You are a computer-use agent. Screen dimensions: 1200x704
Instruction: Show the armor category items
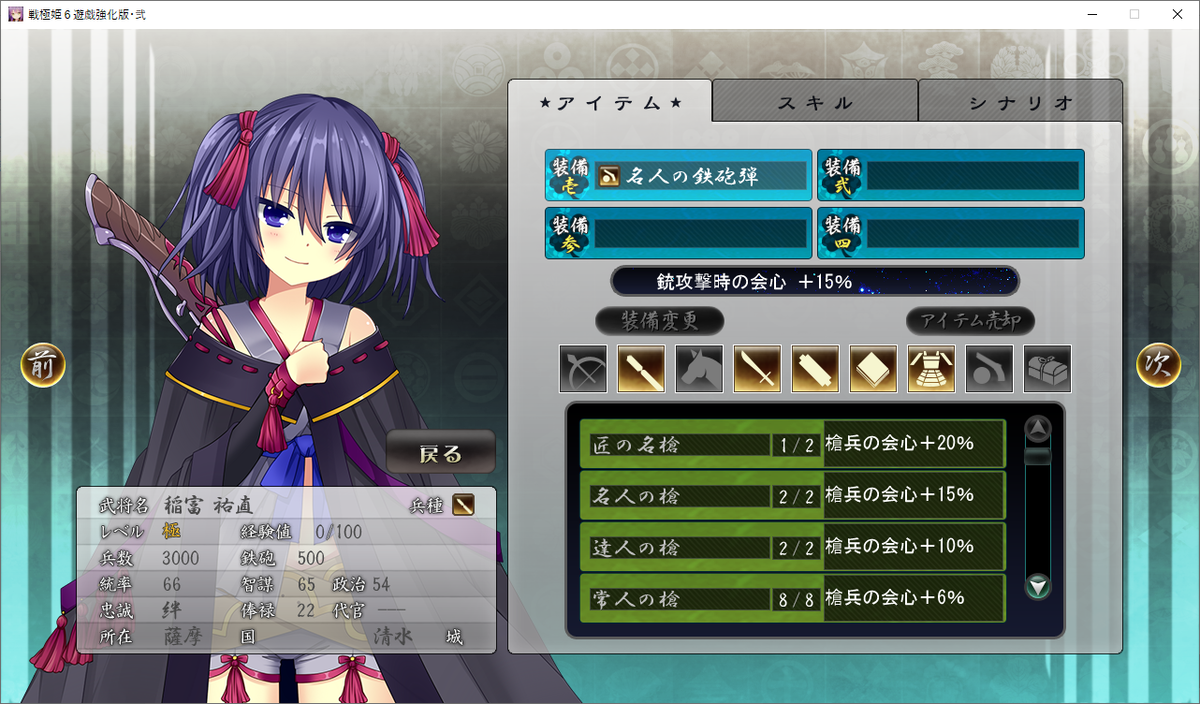[931, 369]
